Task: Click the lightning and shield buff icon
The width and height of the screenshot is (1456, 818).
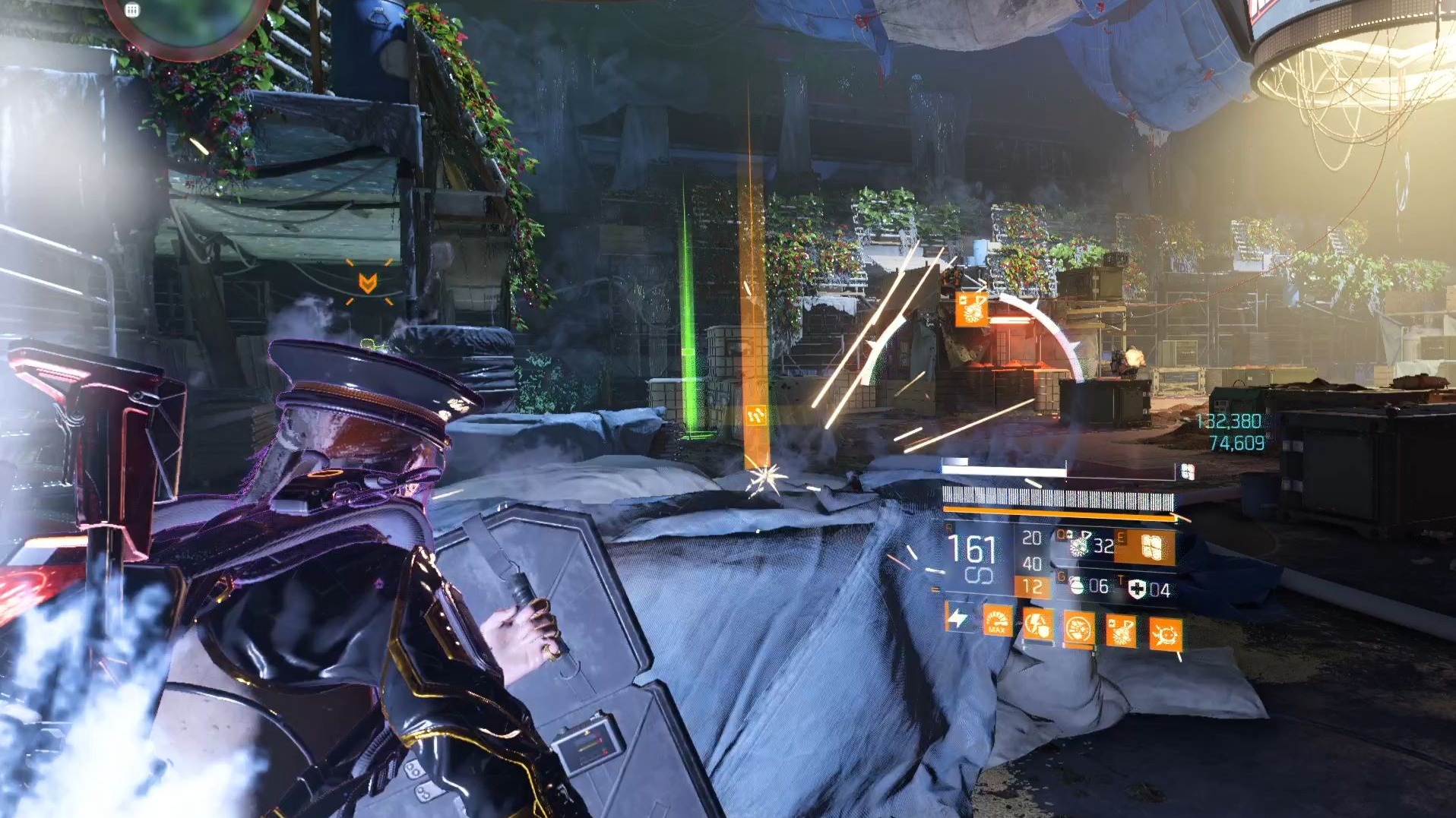Action: [x=1037, y=627]
